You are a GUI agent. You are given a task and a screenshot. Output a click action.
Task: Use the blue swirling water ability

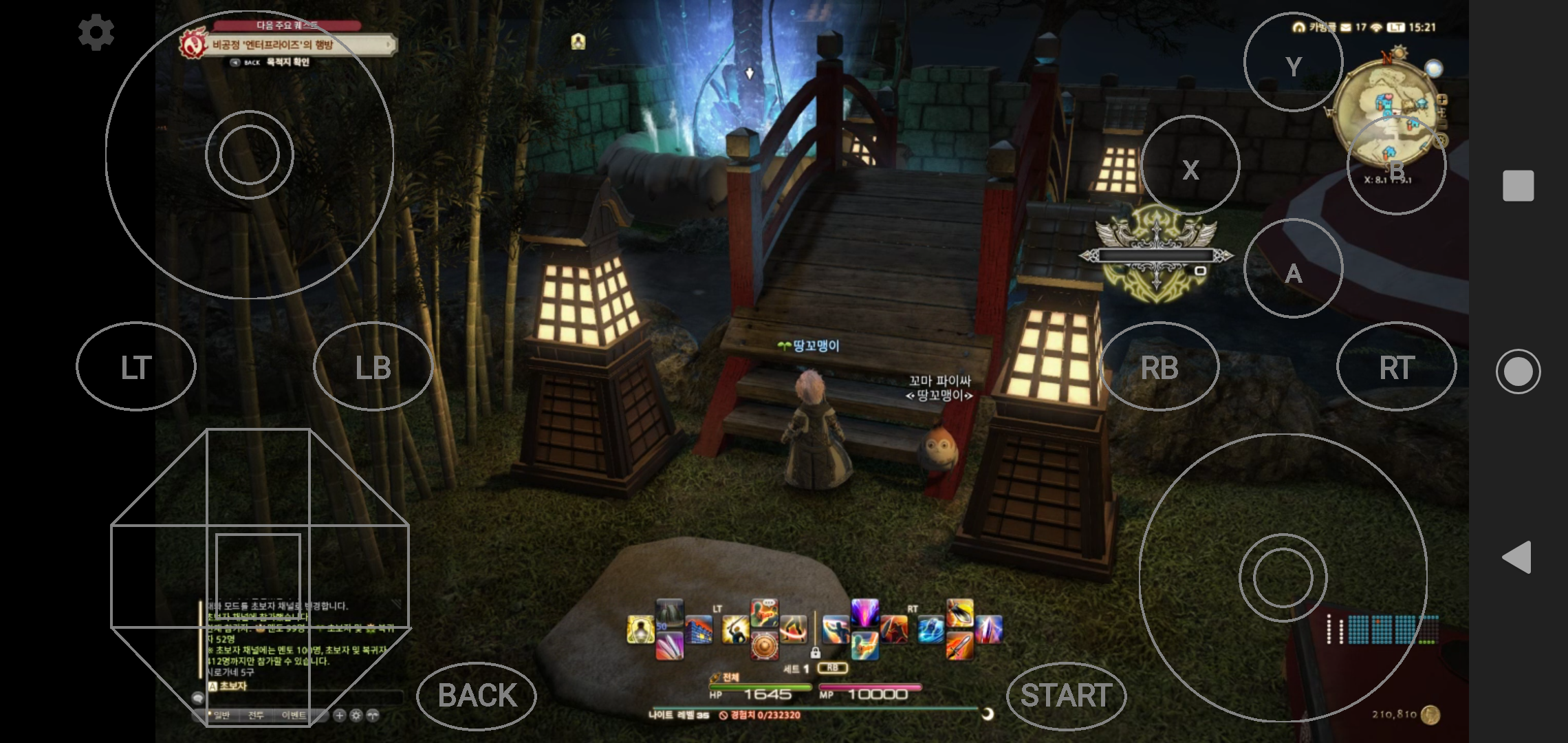tap(930, 630)
